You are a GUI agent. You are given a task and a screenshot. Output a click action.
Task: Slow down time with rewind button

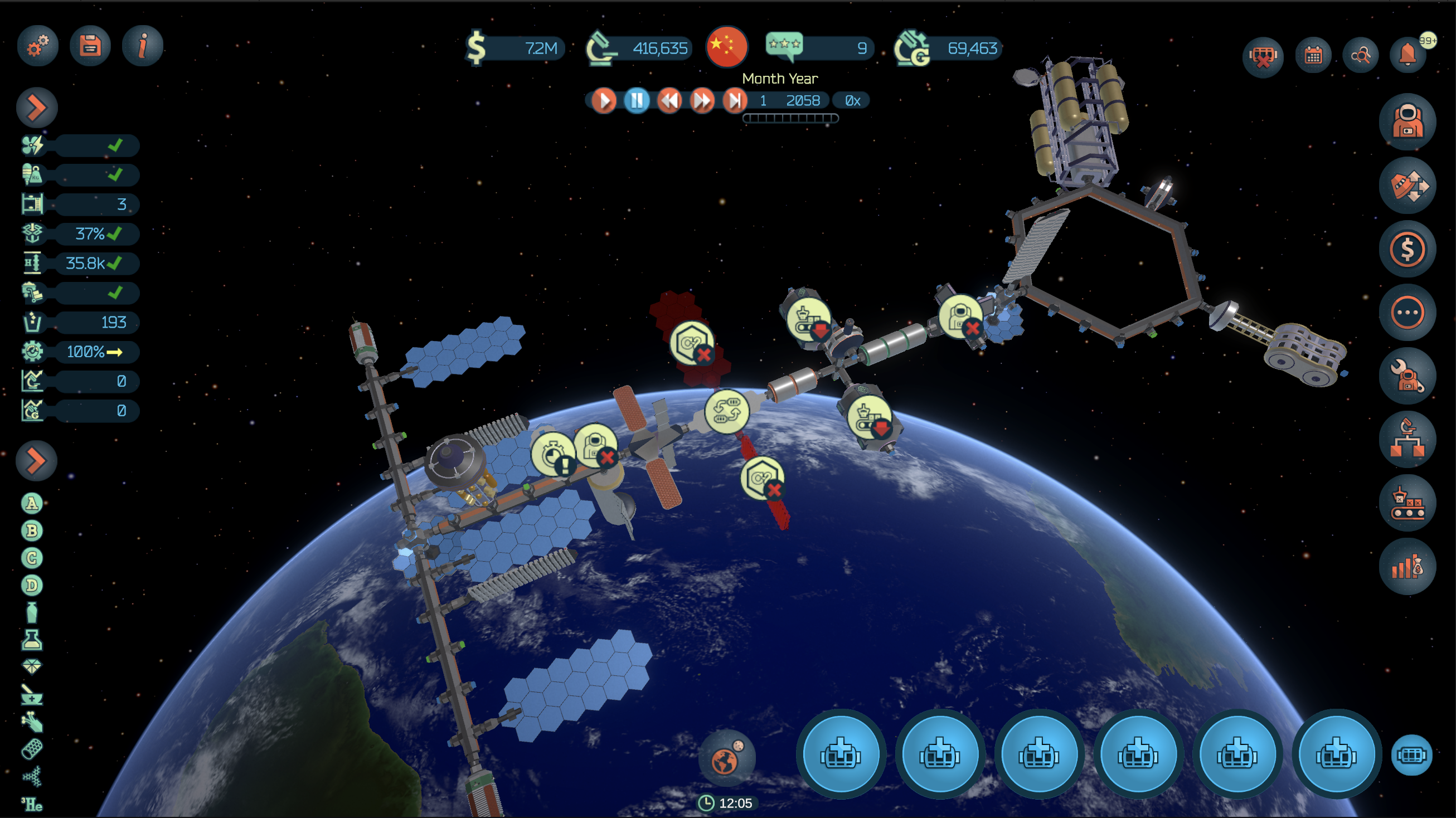[x=669, y=101]
